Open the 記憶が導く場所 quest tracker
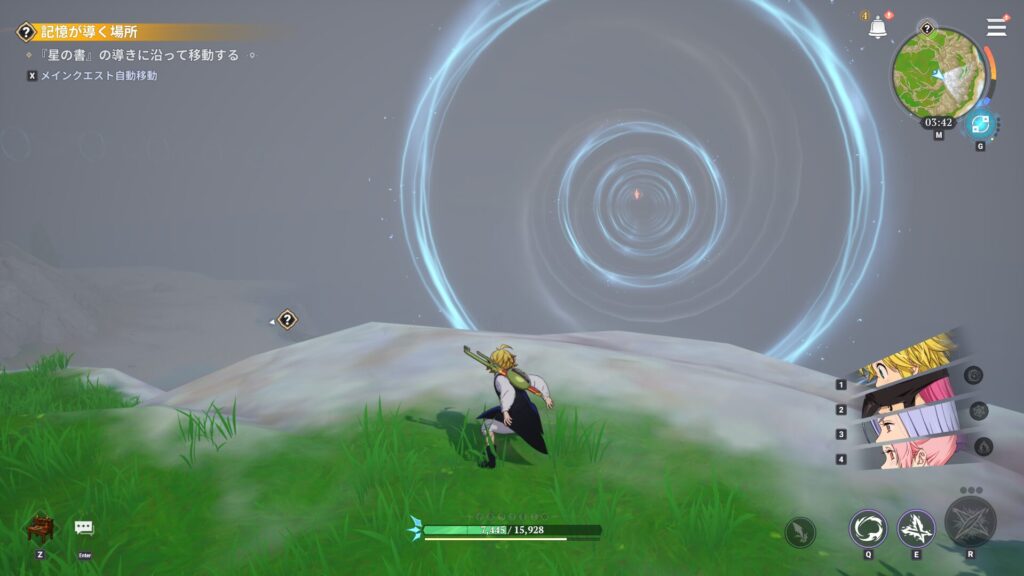The width and height of the screenshot is (1024, 576). [x=90, y=32]
